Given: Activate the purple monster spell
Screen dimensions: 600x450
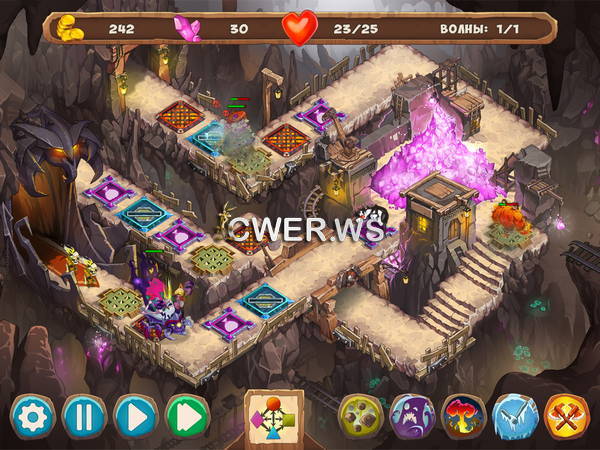Looking at the screenshot, I should [x=411, y=415].
